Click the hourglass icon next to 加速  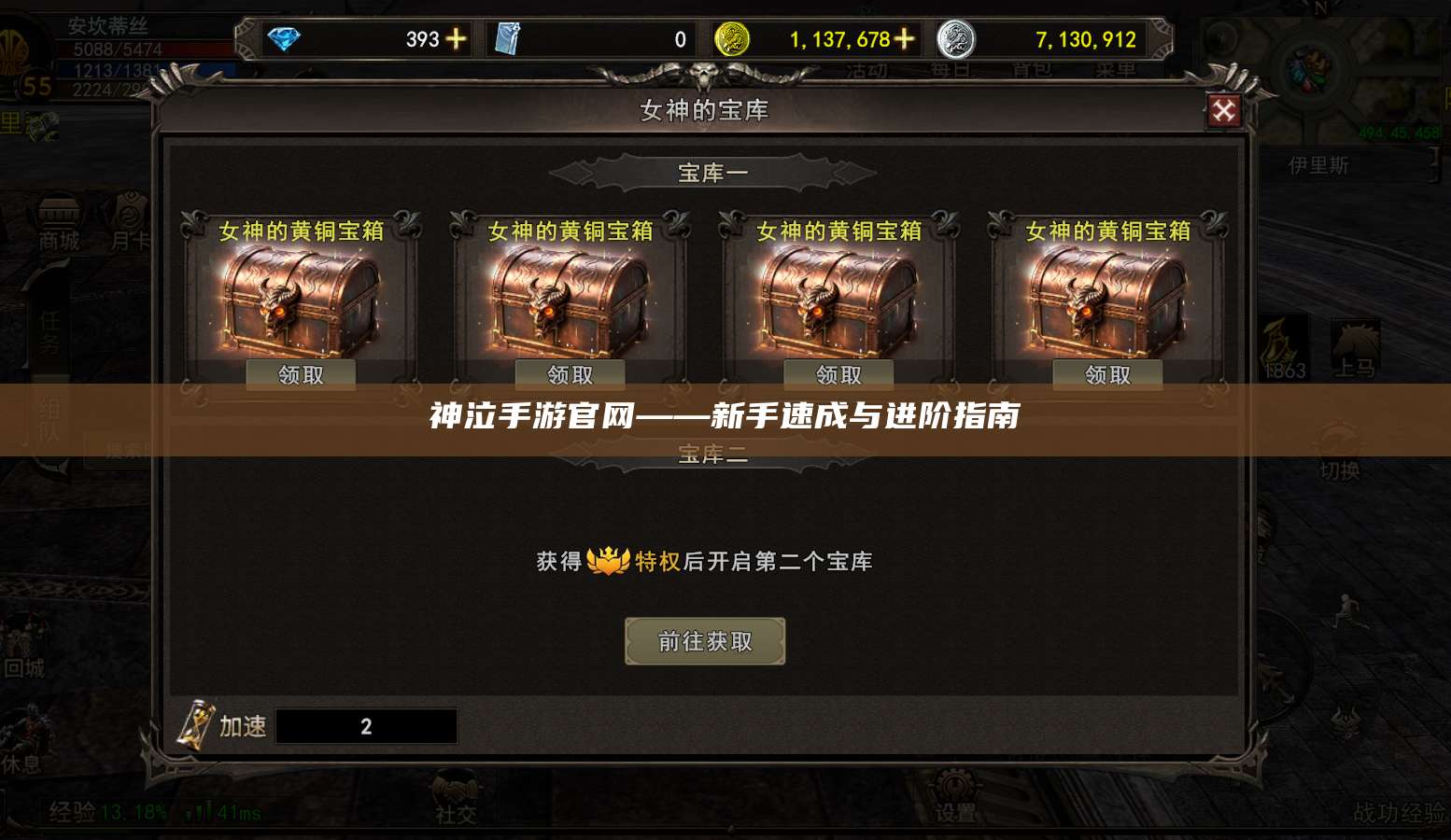pos(195,726)
